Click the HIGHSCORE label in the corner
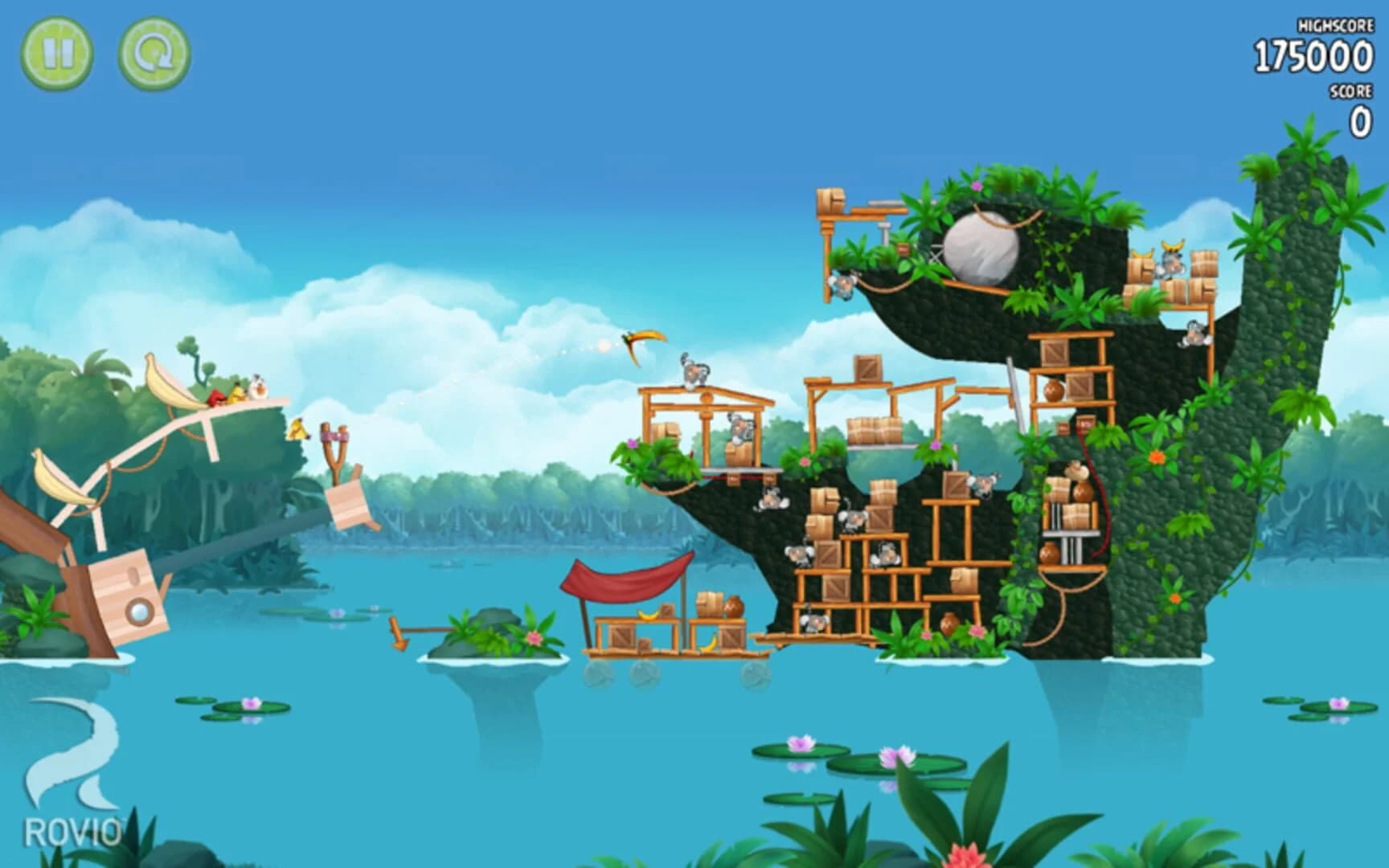 tap(1334, 26)
